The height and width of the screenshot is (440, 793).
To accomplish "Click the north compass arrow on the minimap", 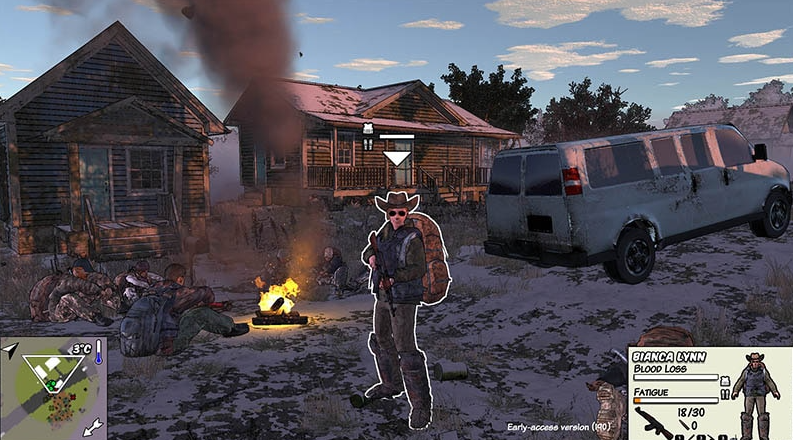I will tap(10, 349).
